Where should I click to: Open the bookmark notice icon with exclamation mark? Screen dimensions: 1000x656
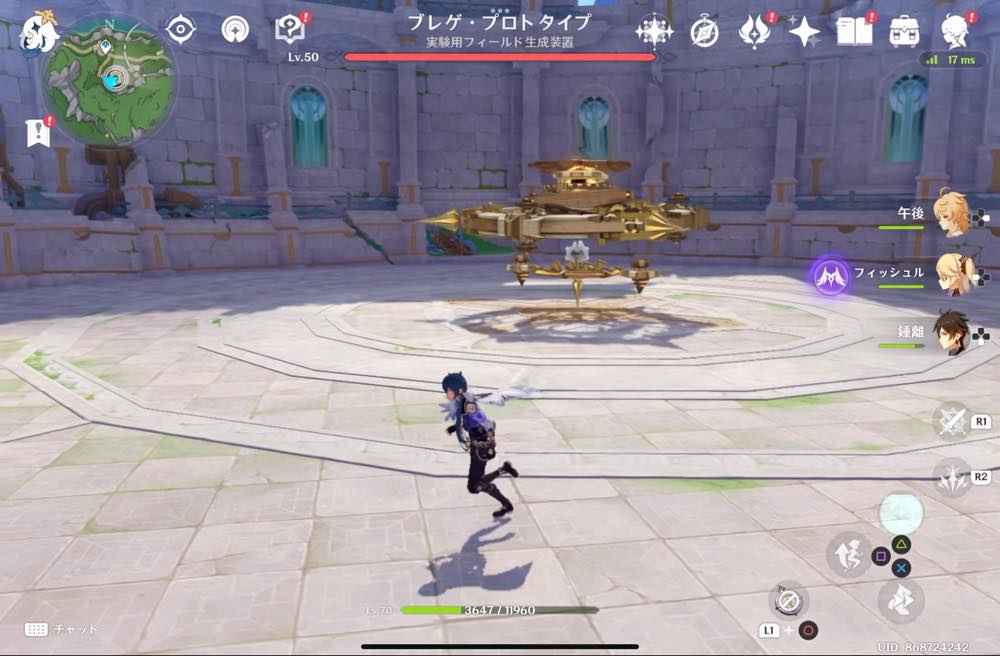point(39,132)
